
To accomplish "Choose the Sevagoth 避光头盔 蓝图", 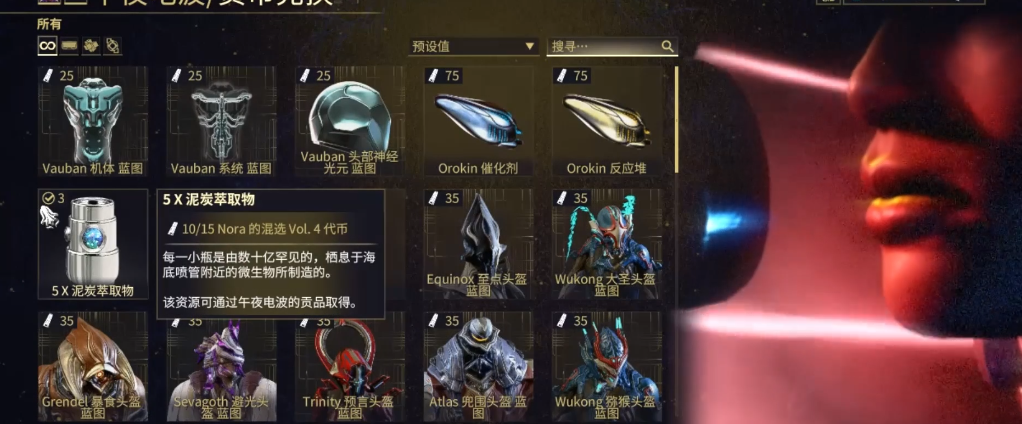I will (221, 367).
